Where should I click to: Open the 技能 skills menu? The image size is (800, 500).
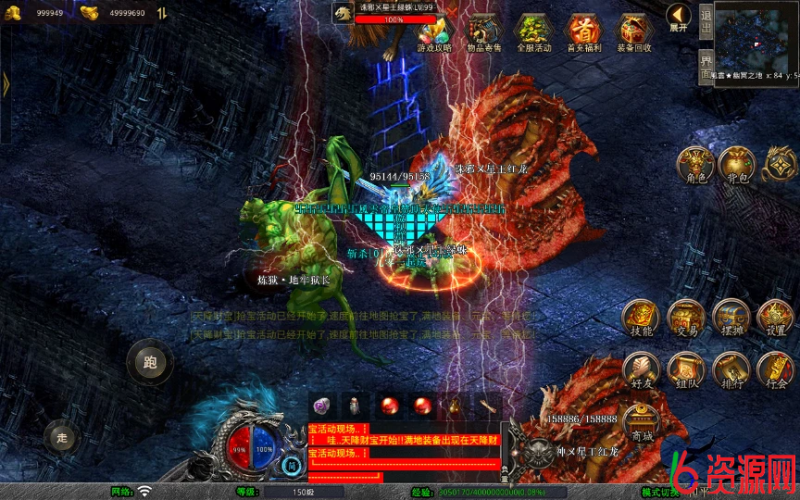(641, 317)
